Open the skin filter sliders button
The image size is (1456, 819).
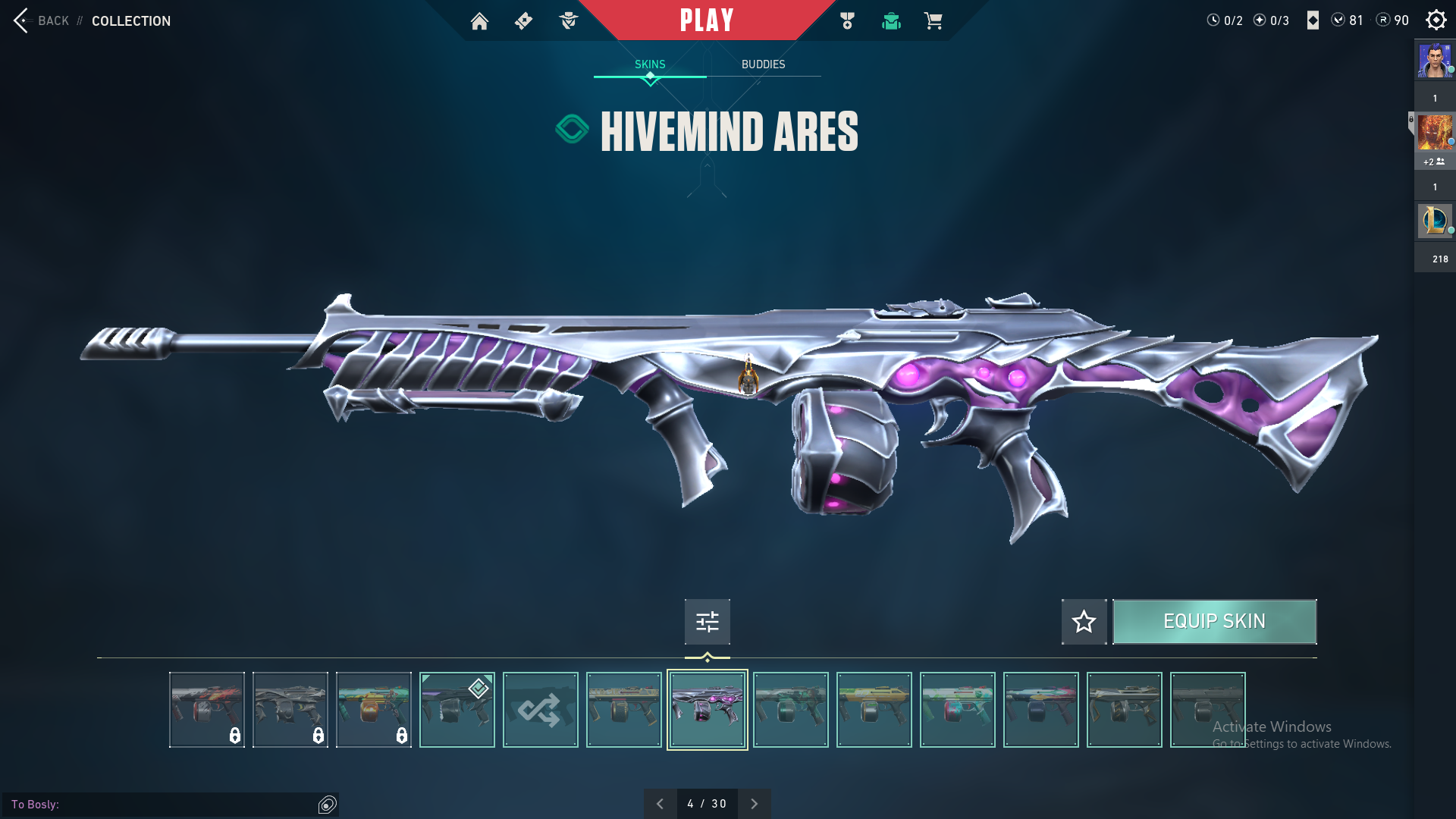pos(707,622)
